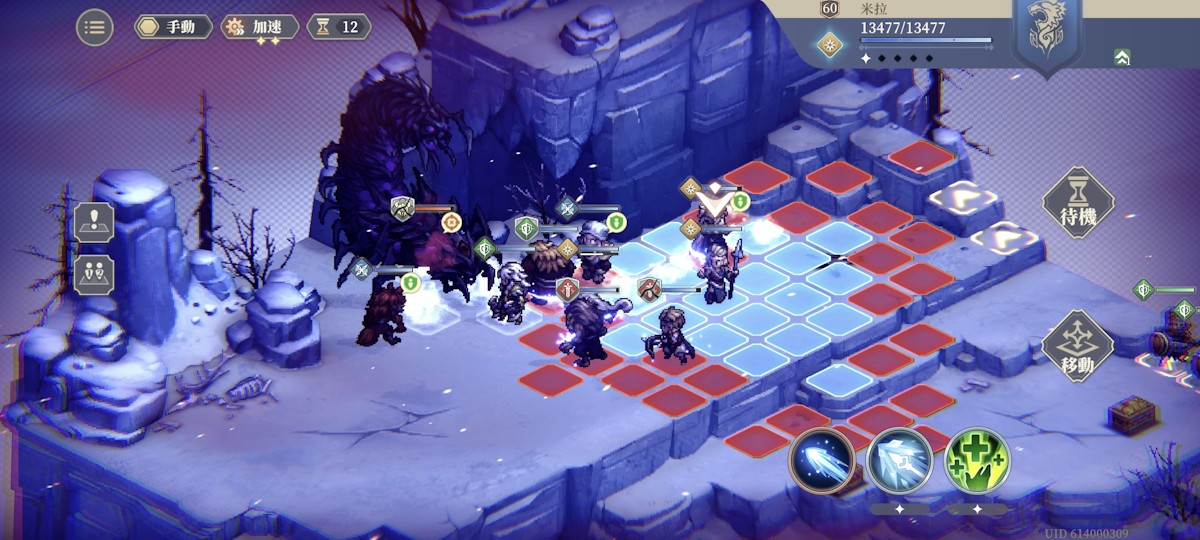
Task: Open the list menu button
Action: [x=95, y=27]
